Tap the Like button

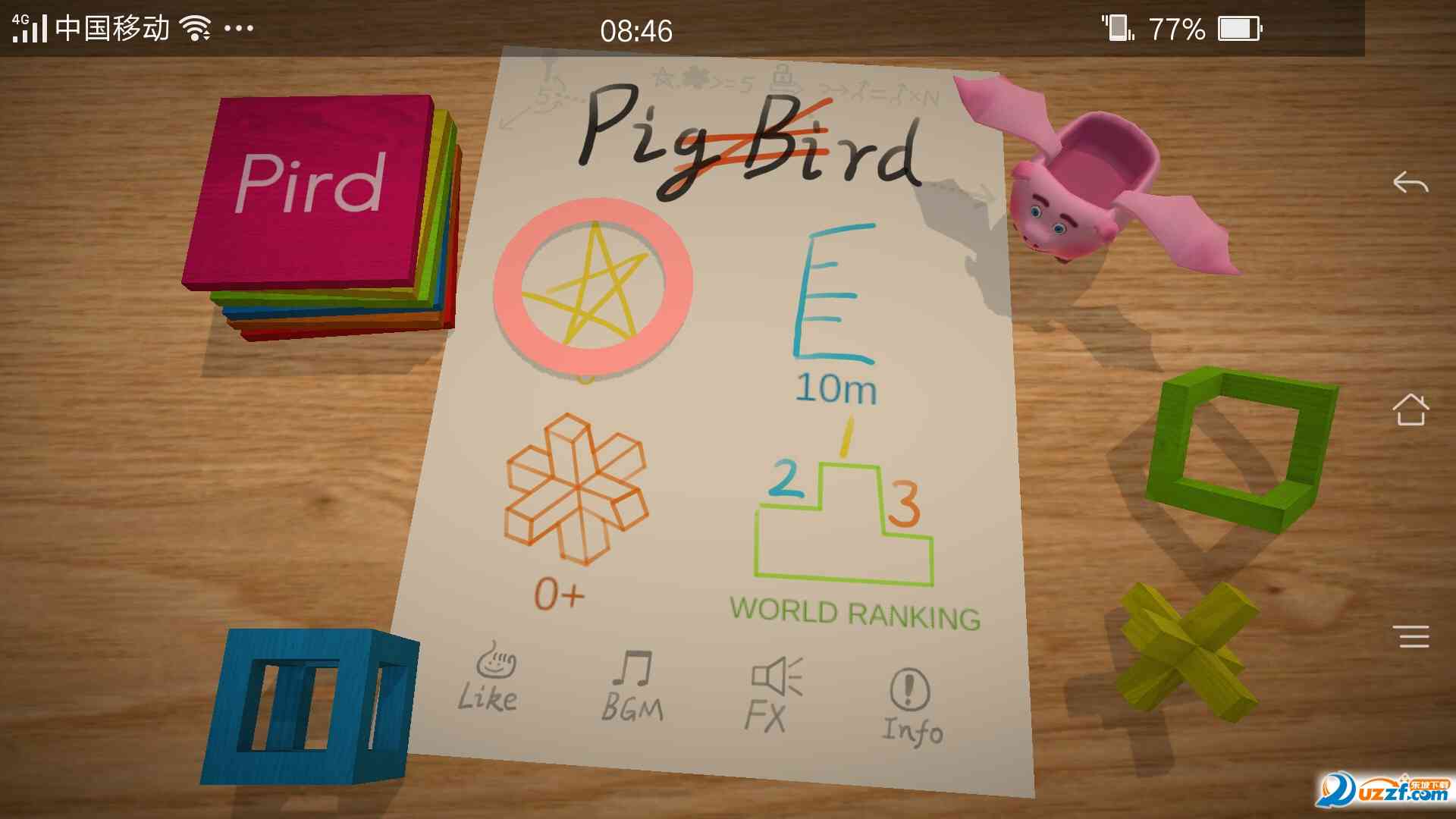(489, 679)
